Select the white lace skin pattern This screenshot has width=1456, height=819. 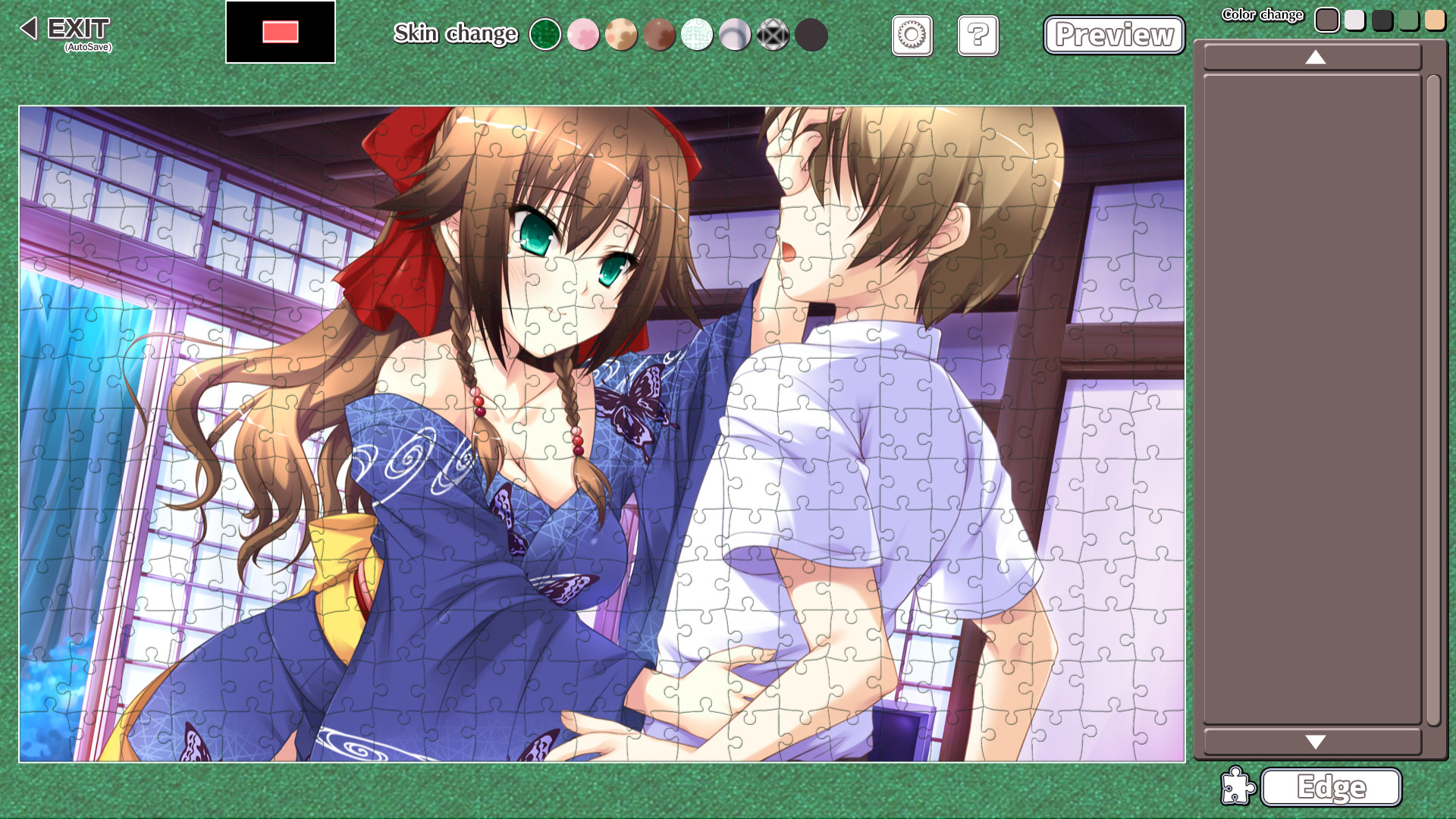click(697, 34)
